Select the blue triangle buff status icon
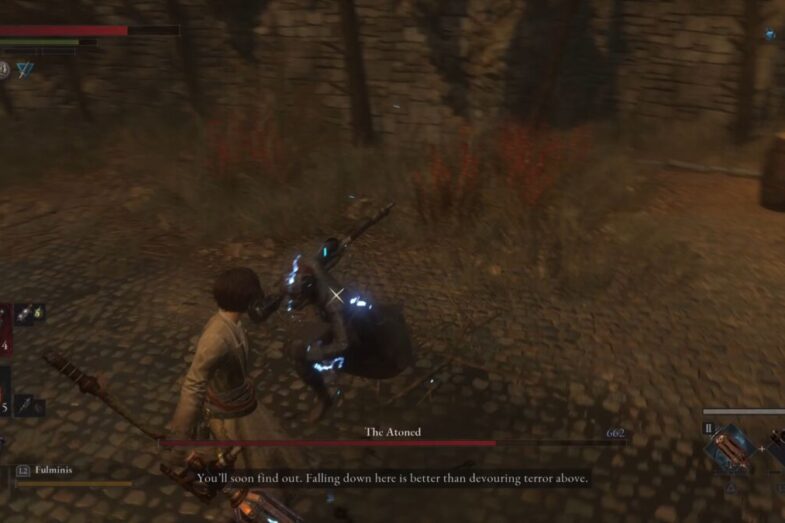Image resolution: width=785 pixels, height=523 pixels. [24, 69]
